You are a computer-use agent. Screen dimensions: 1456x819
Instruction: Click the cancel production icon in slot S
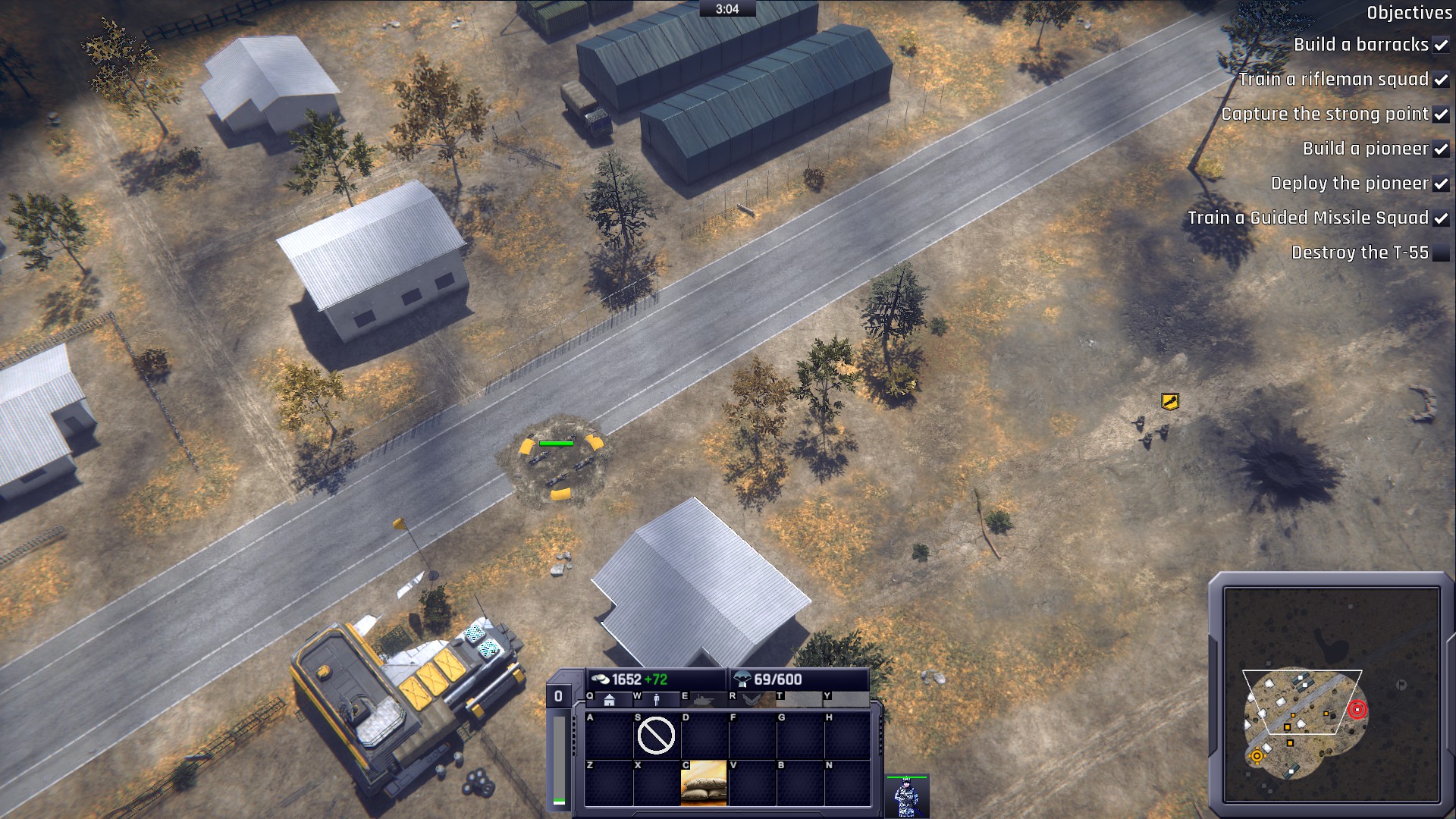[x=657, y=735]
